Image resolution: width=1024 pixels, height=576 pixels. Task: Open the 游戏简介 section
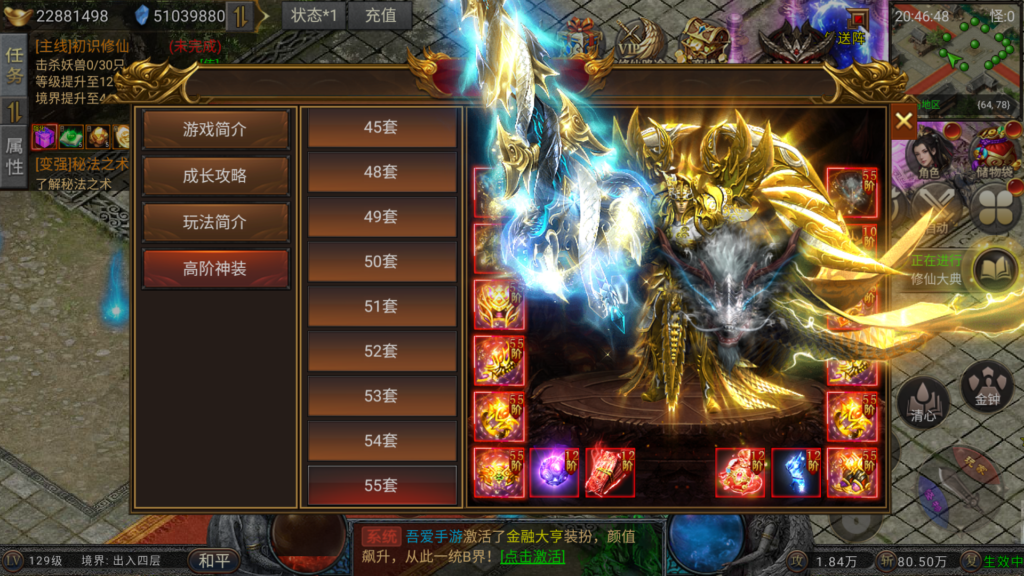click(215, 129)
